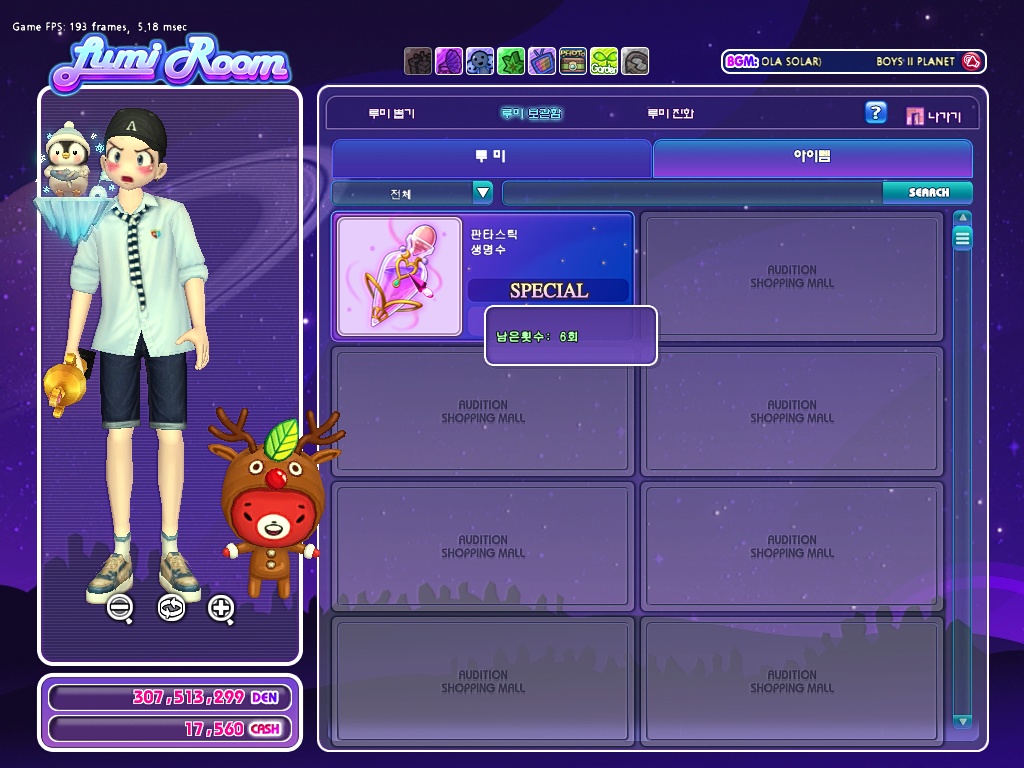Viewport: 1024px width, 768px height.
Task: Exit the Lumi Room with 나가기
Action: [933, 116]
